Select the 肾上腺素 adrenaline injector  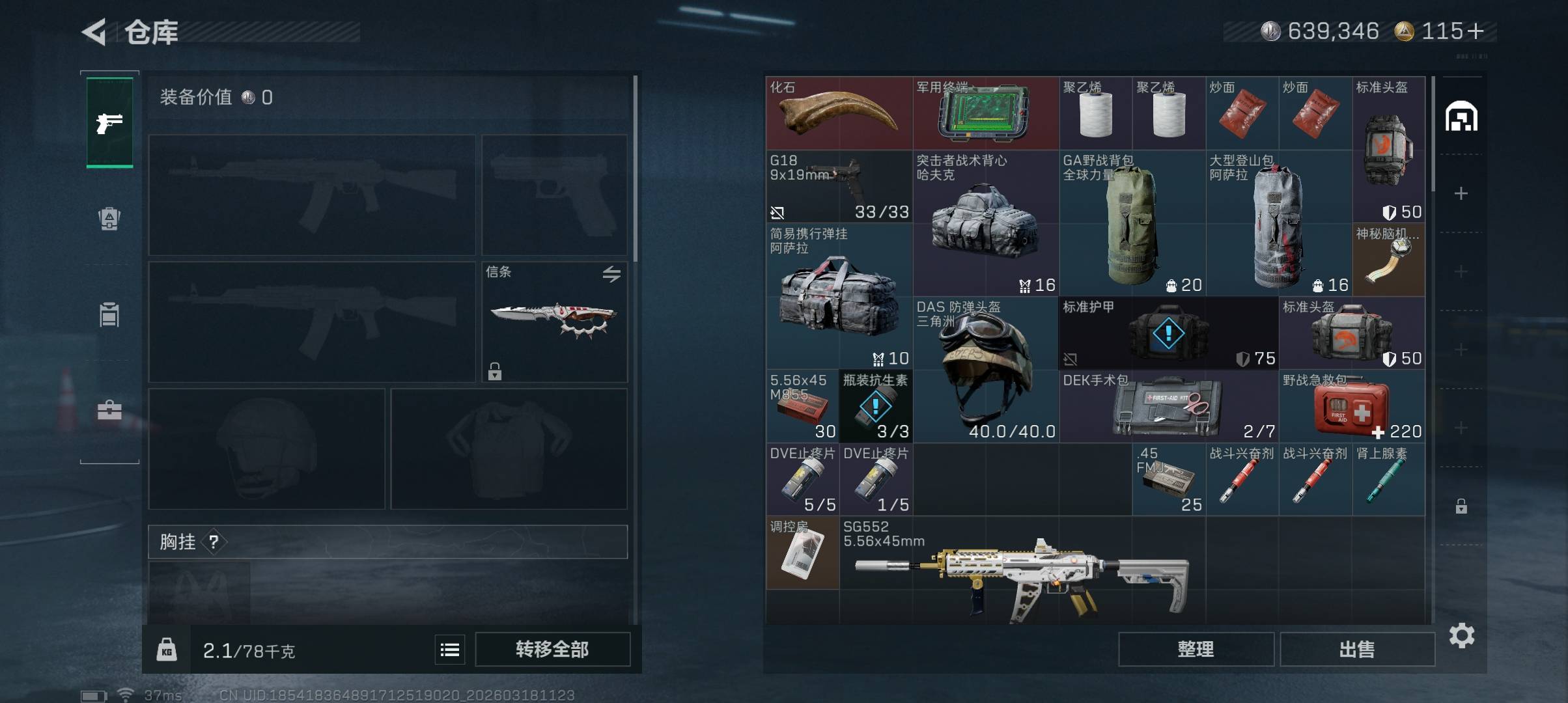pyautogui.click(x=1388, y=480)
